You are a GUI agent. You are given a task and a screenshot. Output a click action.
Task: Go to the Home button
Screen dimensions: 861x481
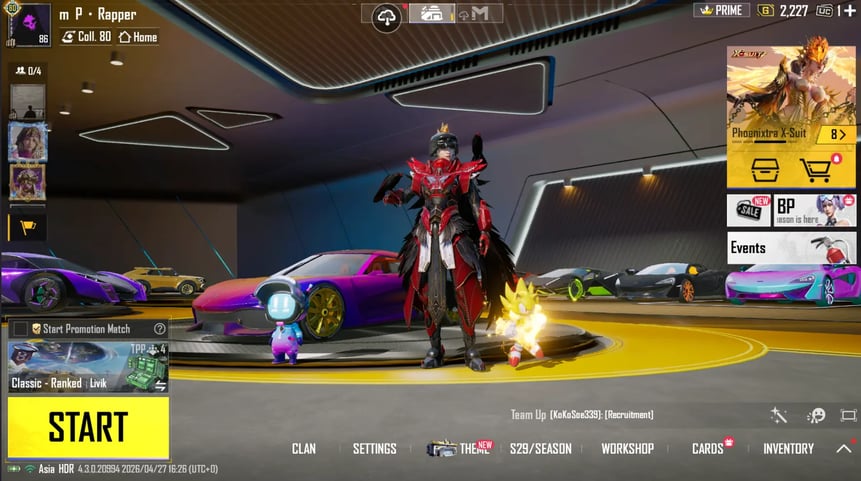(138, 37)
